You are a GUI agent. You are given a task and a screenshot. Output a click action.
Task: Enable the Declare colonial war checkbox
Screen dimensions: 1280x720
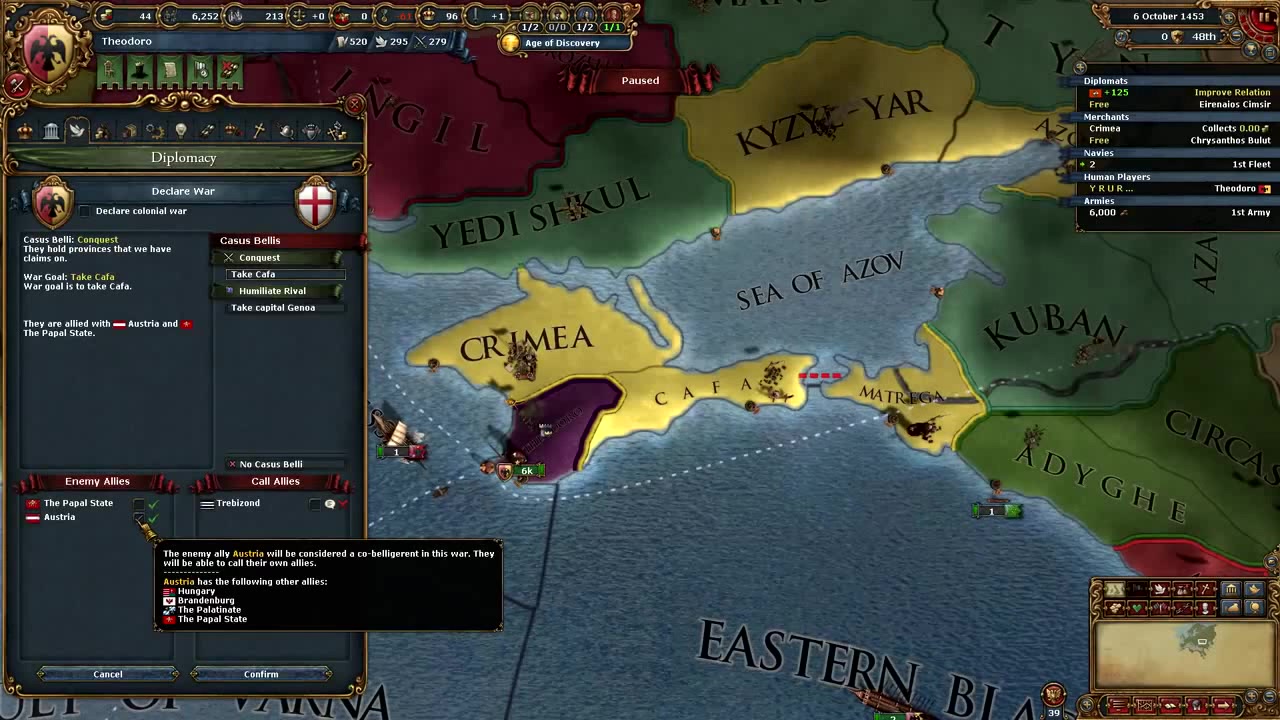click(x=85, y=211)
